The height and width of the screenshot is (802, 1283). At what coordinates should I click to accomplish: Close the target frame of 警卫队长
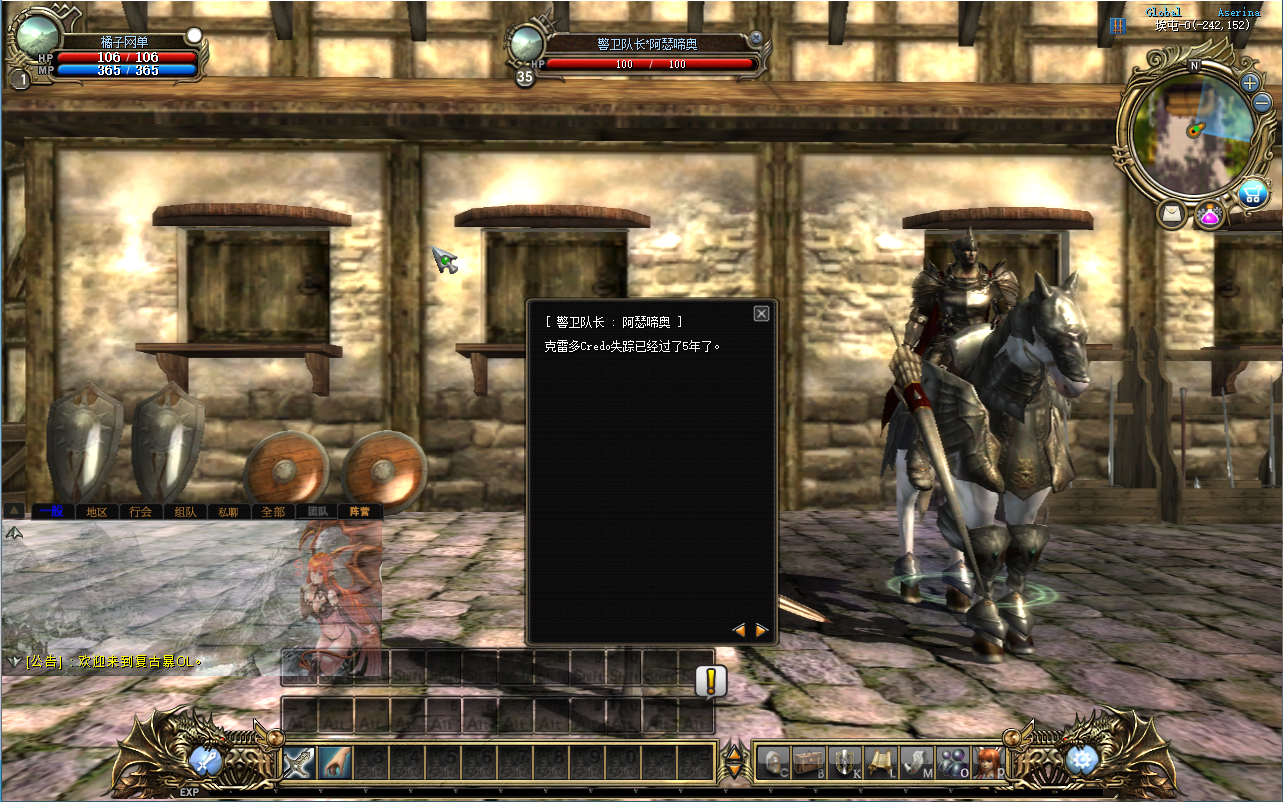click(756, 38)
